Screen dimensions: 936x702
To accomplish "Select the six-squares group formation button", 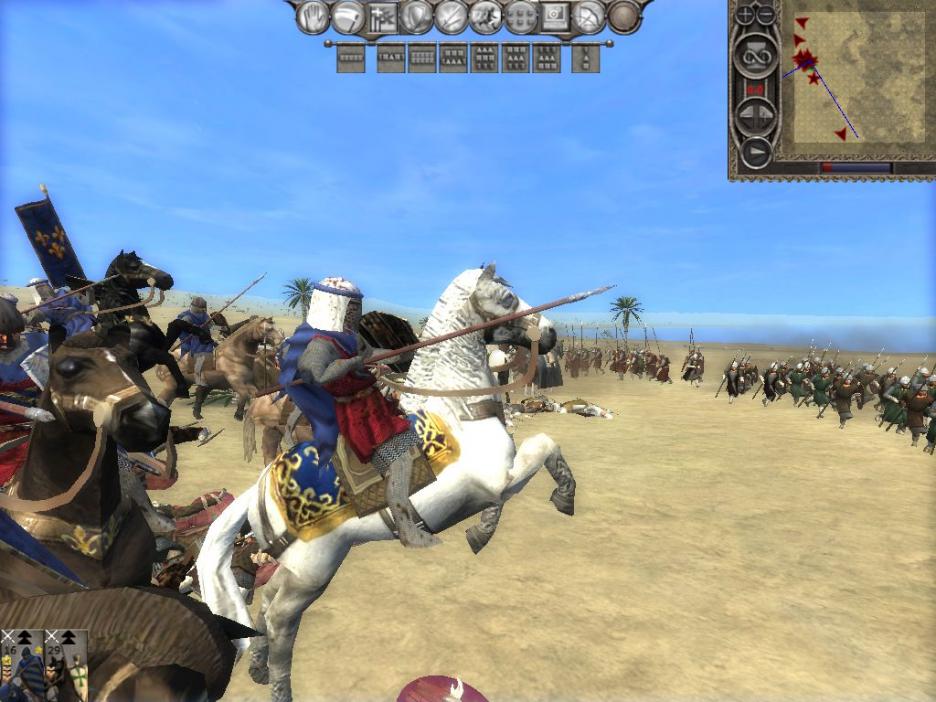I will pyautogui.click(x=521, y=17).
